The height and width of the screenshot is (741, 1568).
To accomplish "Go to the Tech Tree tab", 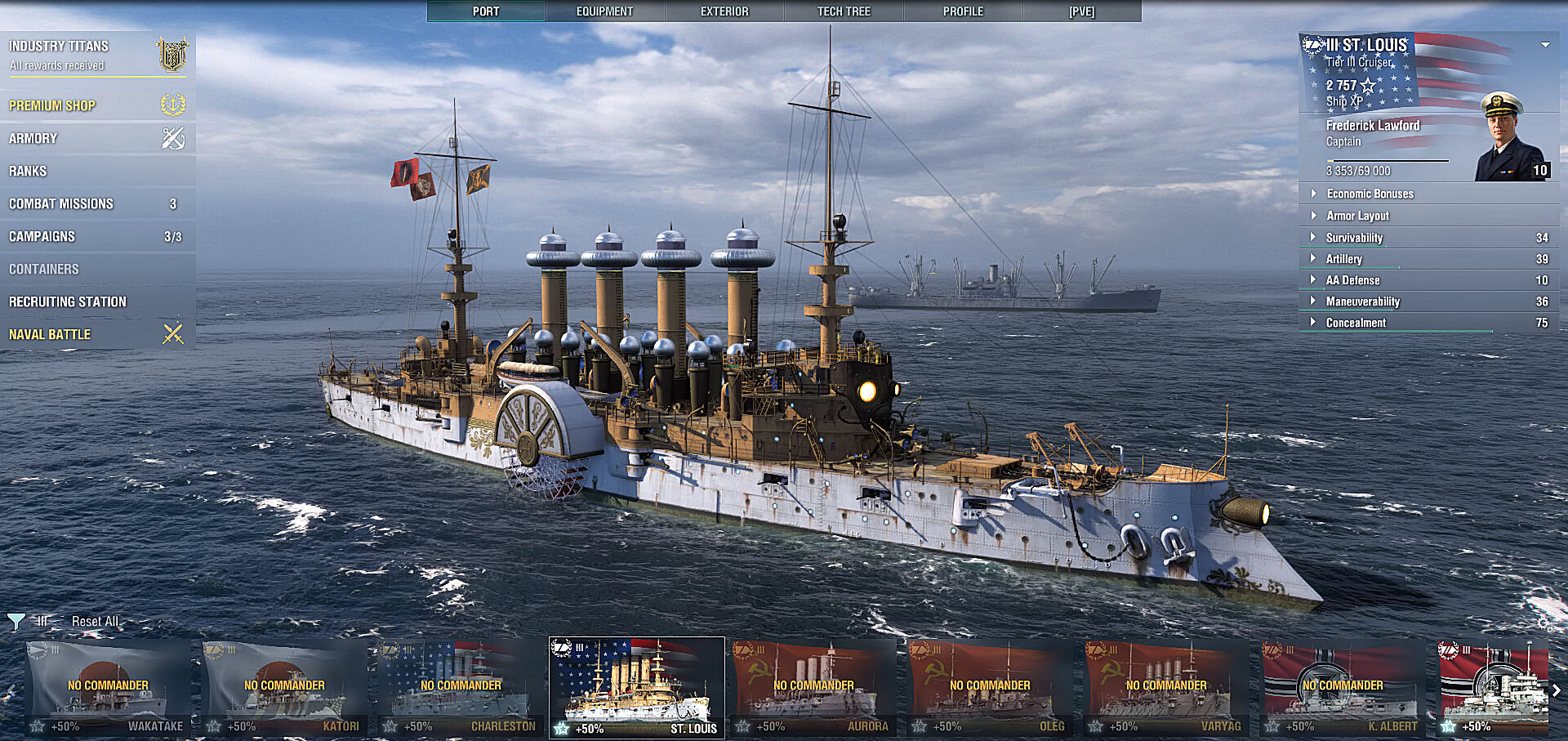I will click(x=844, y=11).
